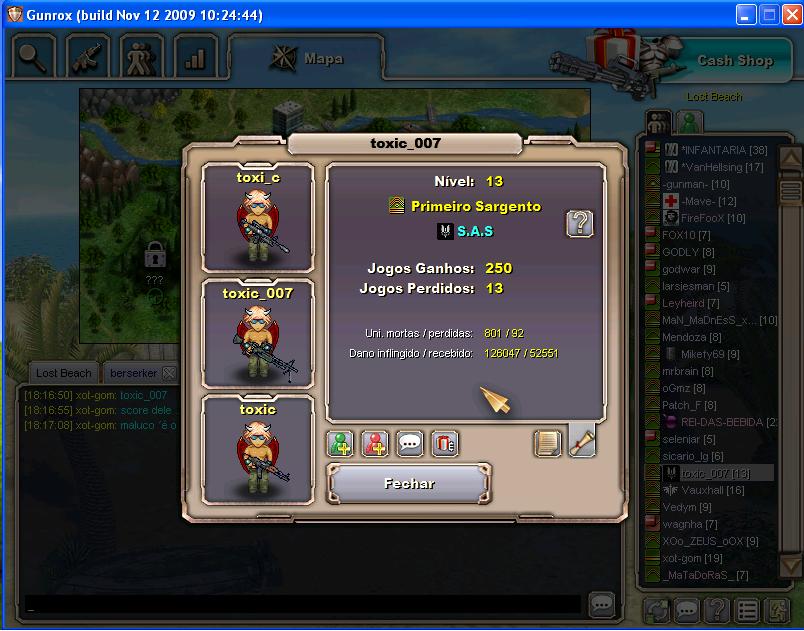Open private chat via speech bubble icon
Image resolution: width=804 pixels, height=631 pixels.
[410, 444]
